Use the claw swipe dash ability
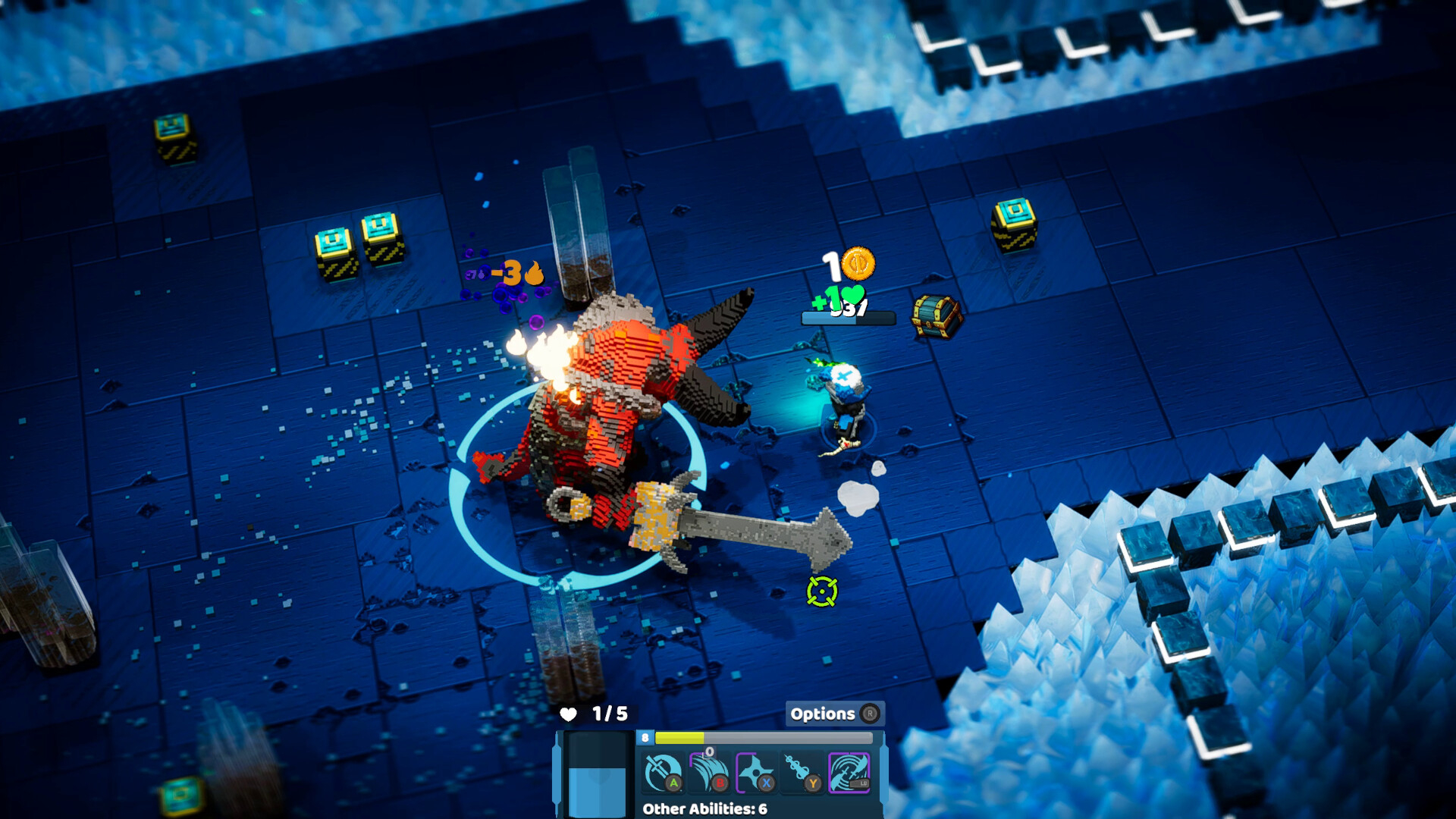1456x819 pixels. [709, 773]
